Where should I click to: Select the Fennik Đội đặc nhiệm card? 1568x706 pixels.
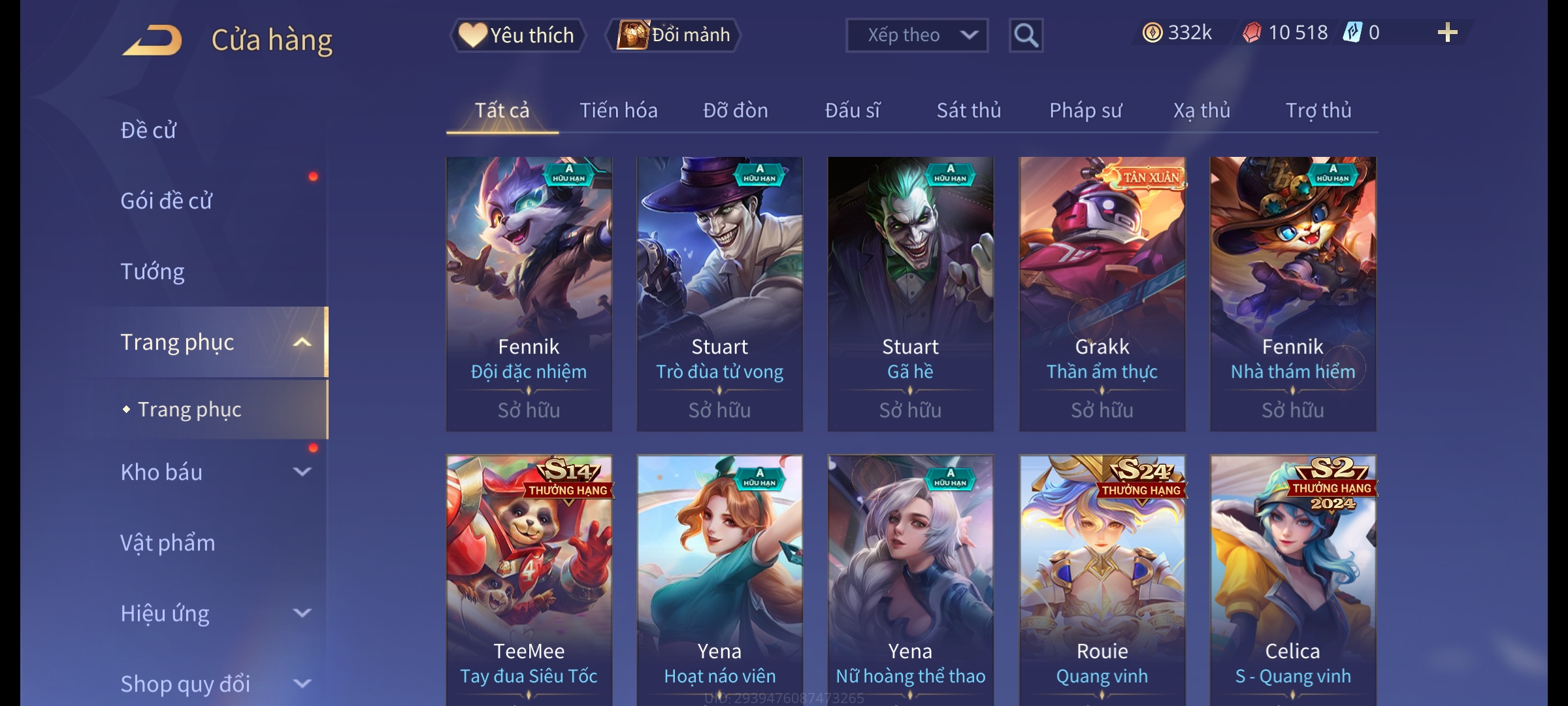529,293
